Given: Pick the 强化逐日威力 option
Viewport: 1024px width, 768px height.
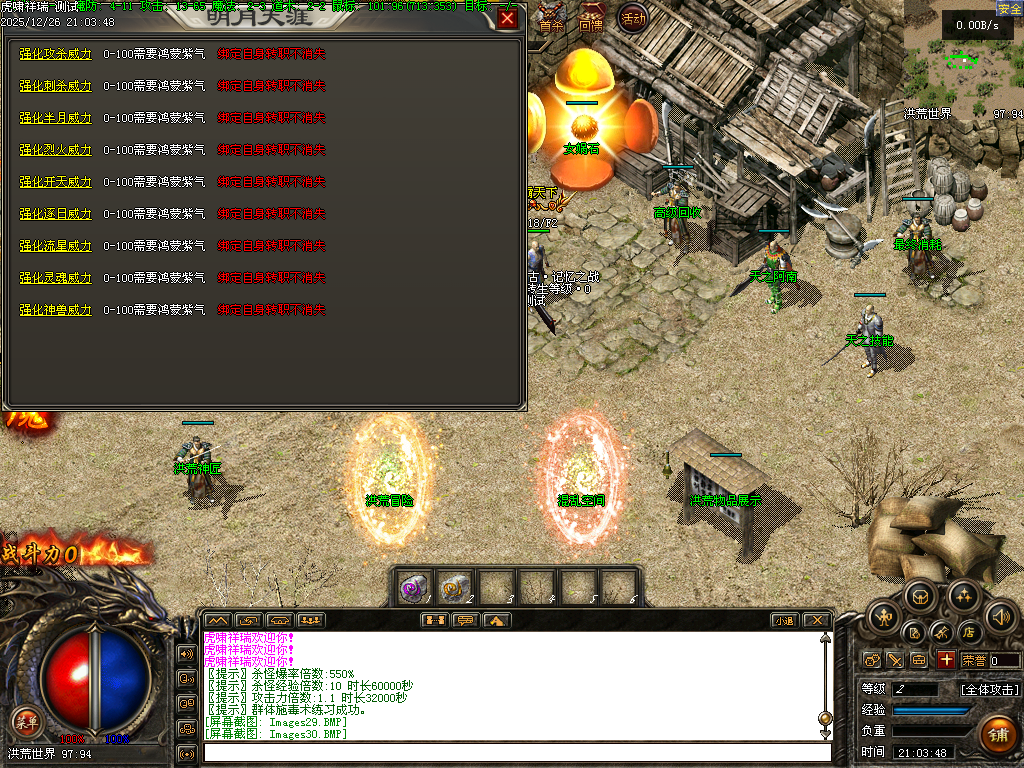Looking at the screenshot, I should point(56,214).
